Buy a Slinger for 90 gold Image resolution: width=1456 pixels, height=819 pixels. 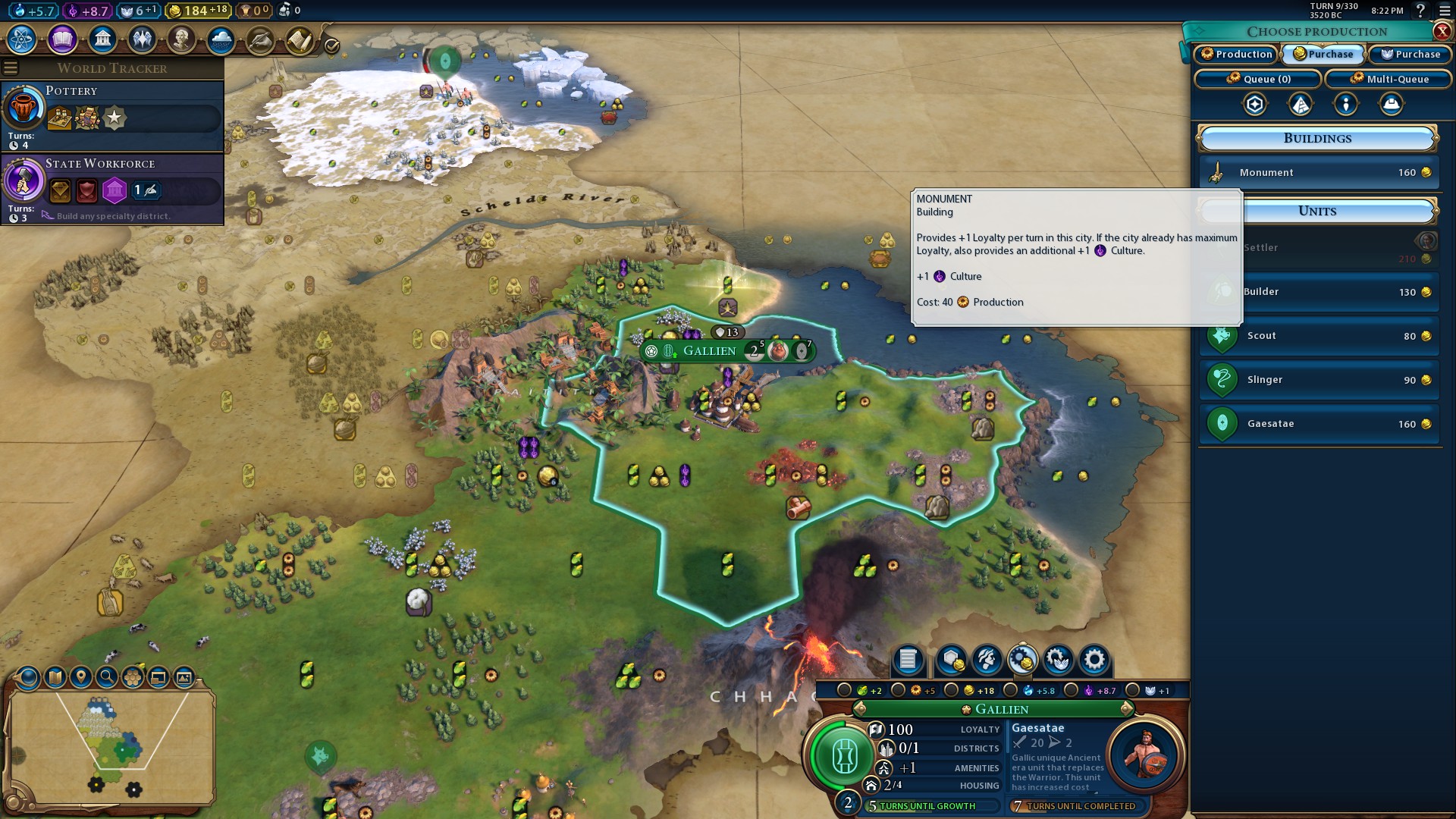click(1319, 380)
